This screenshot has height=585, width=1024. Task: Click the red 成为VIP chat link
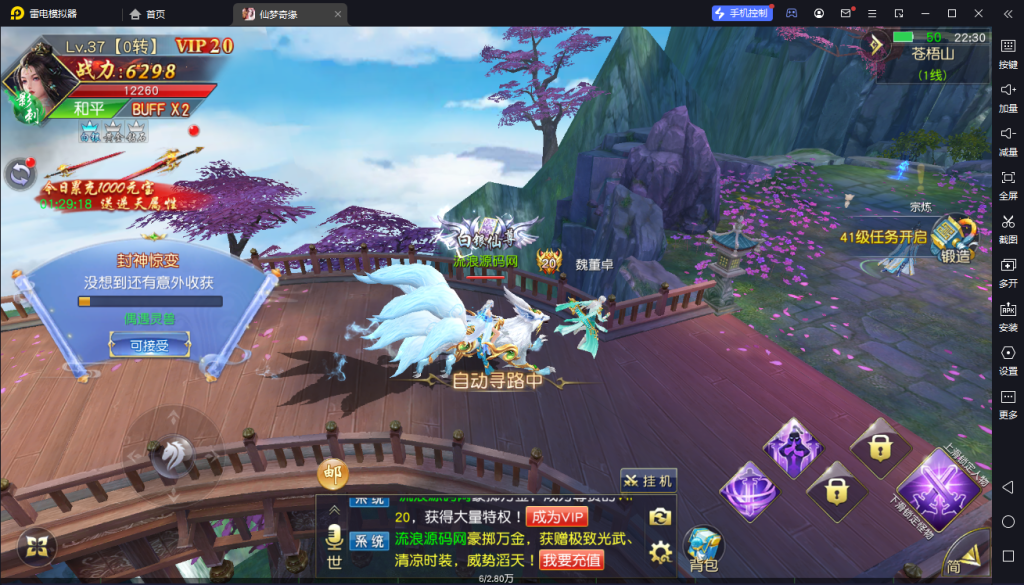pyautogui.click(x=556, y=517)
